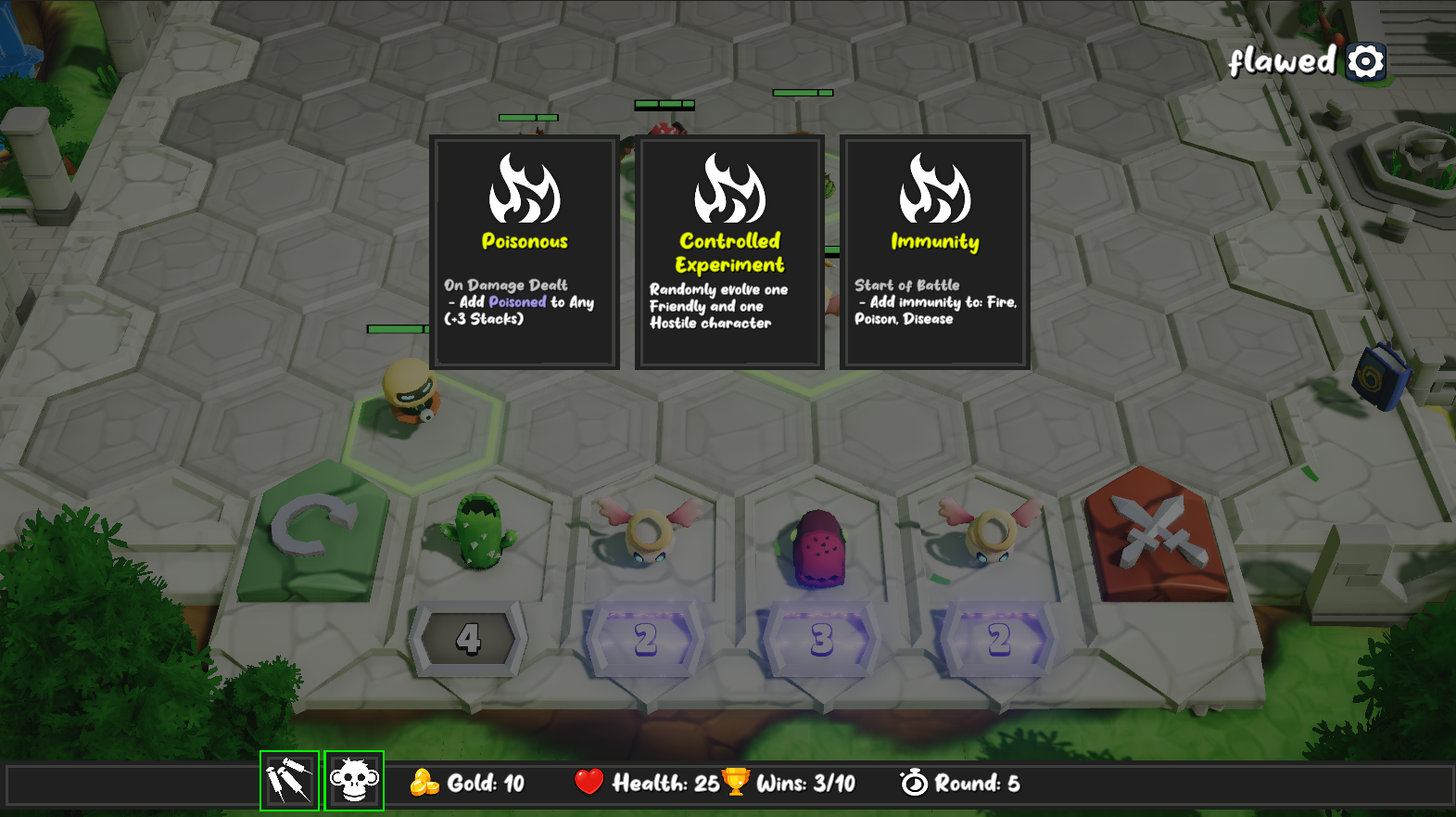The image size is (1456, 817).
Task: Click the flame icon on the Poisonous card
Action: (x=525, y=190)
